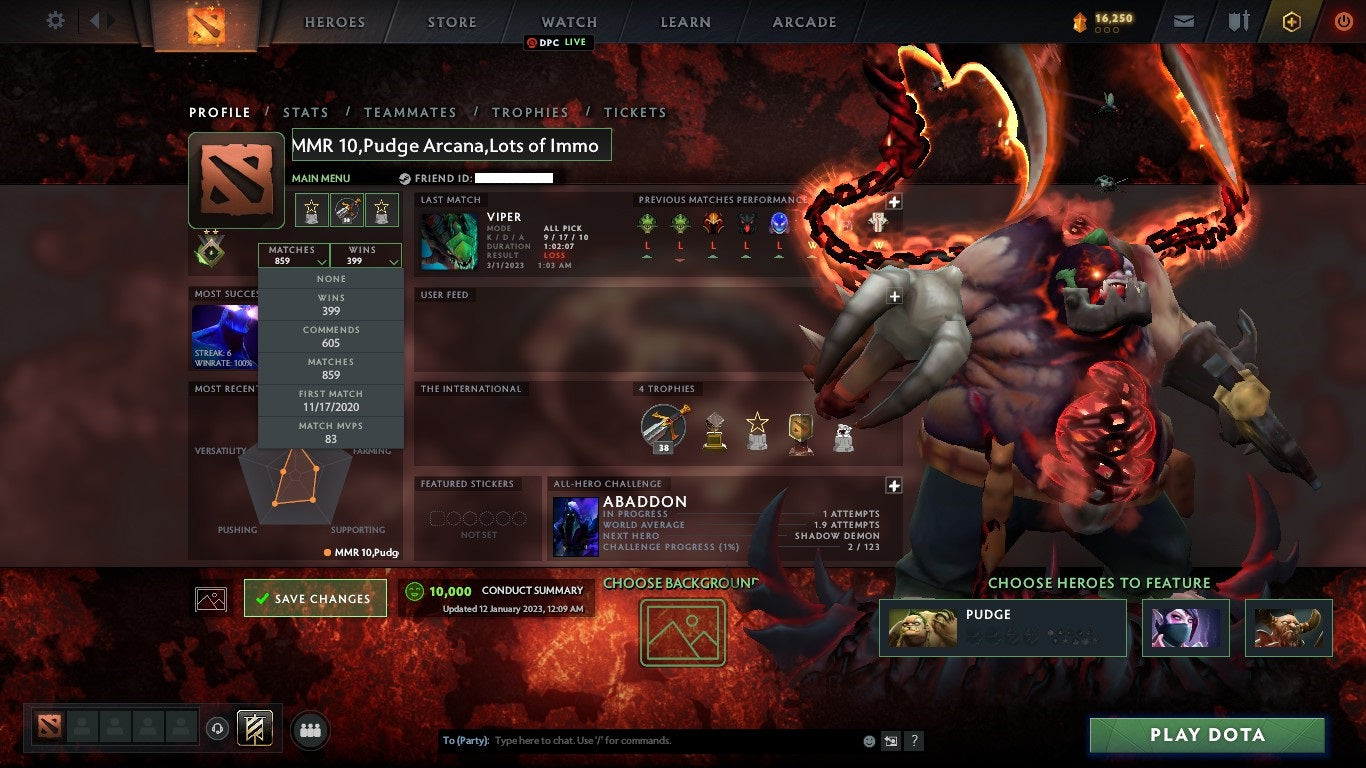This screenshot has width=1366, height=768.
Task: Click the Dota Plus hexagon icon
Action: [1291, 20]
